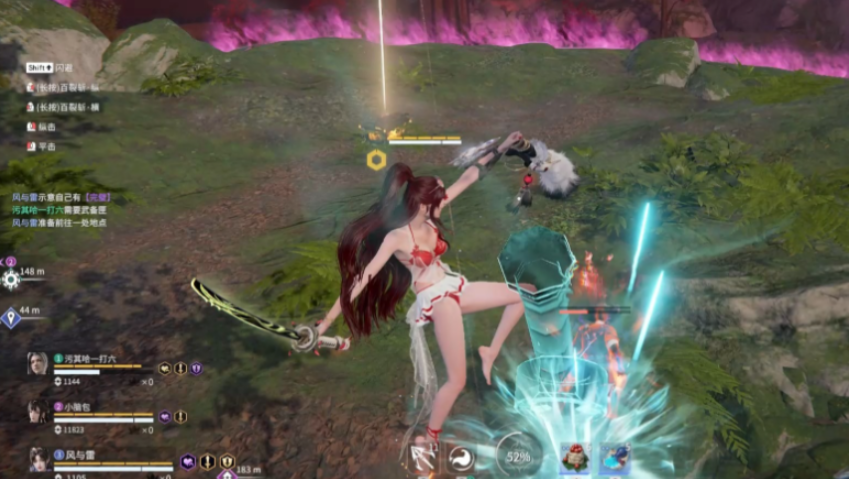The image size is (849, 479).
Task: Select teammate 污其哈一打六 portrait
Action: click(x=38, y=363)
